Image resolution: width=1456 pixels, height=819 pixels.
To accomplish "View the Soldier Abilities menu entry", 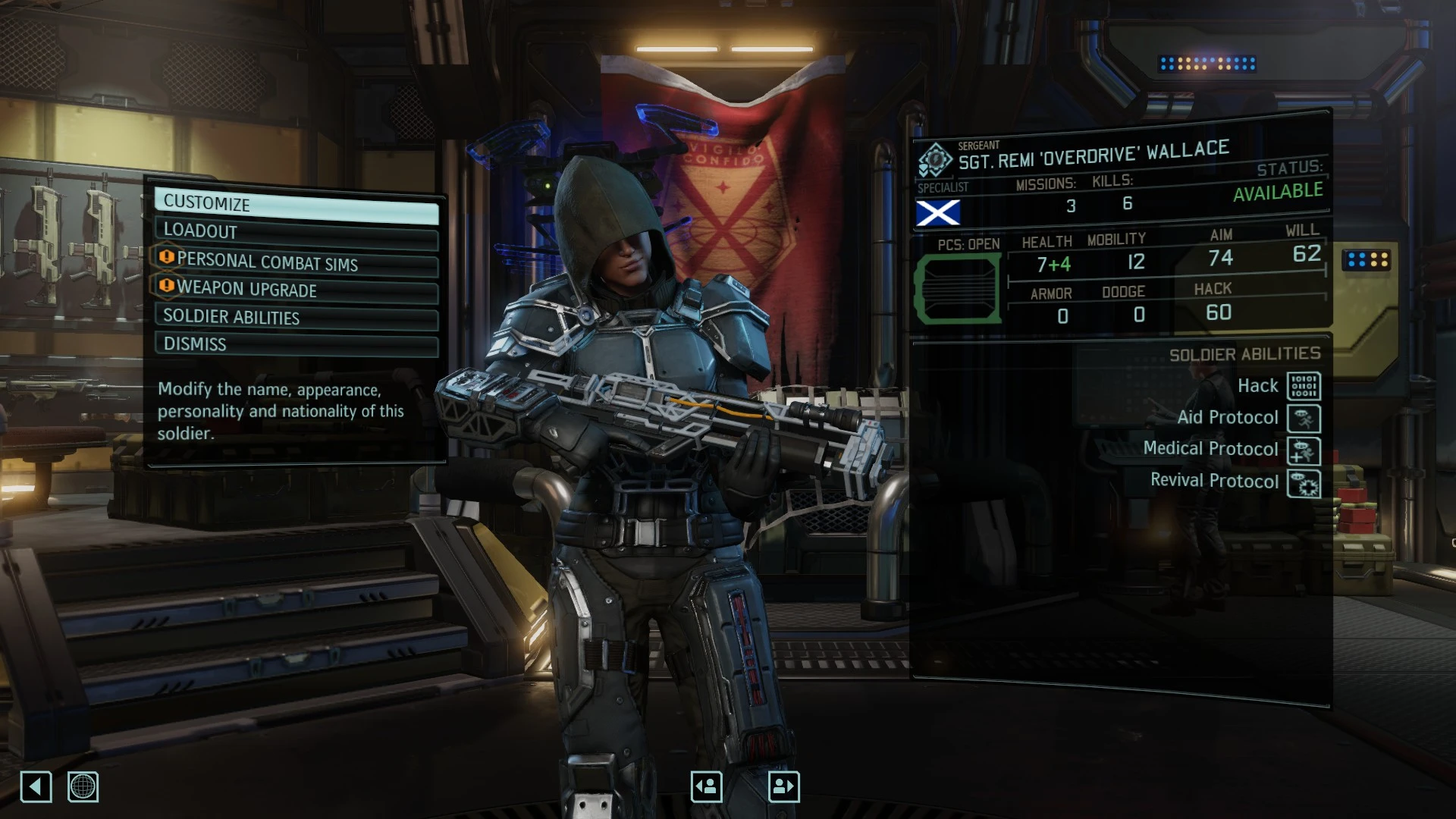I will click(x=296, y=318).
